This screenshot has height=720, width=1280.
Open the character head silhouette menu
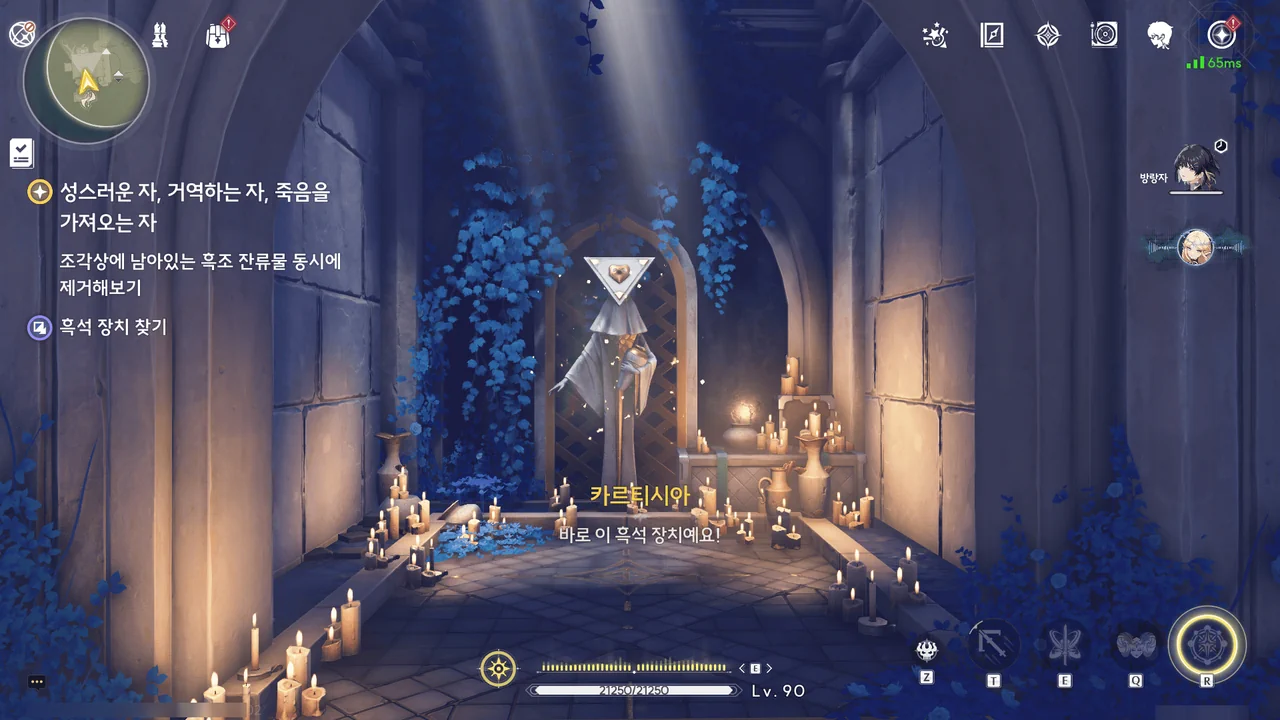(1160, 36)
